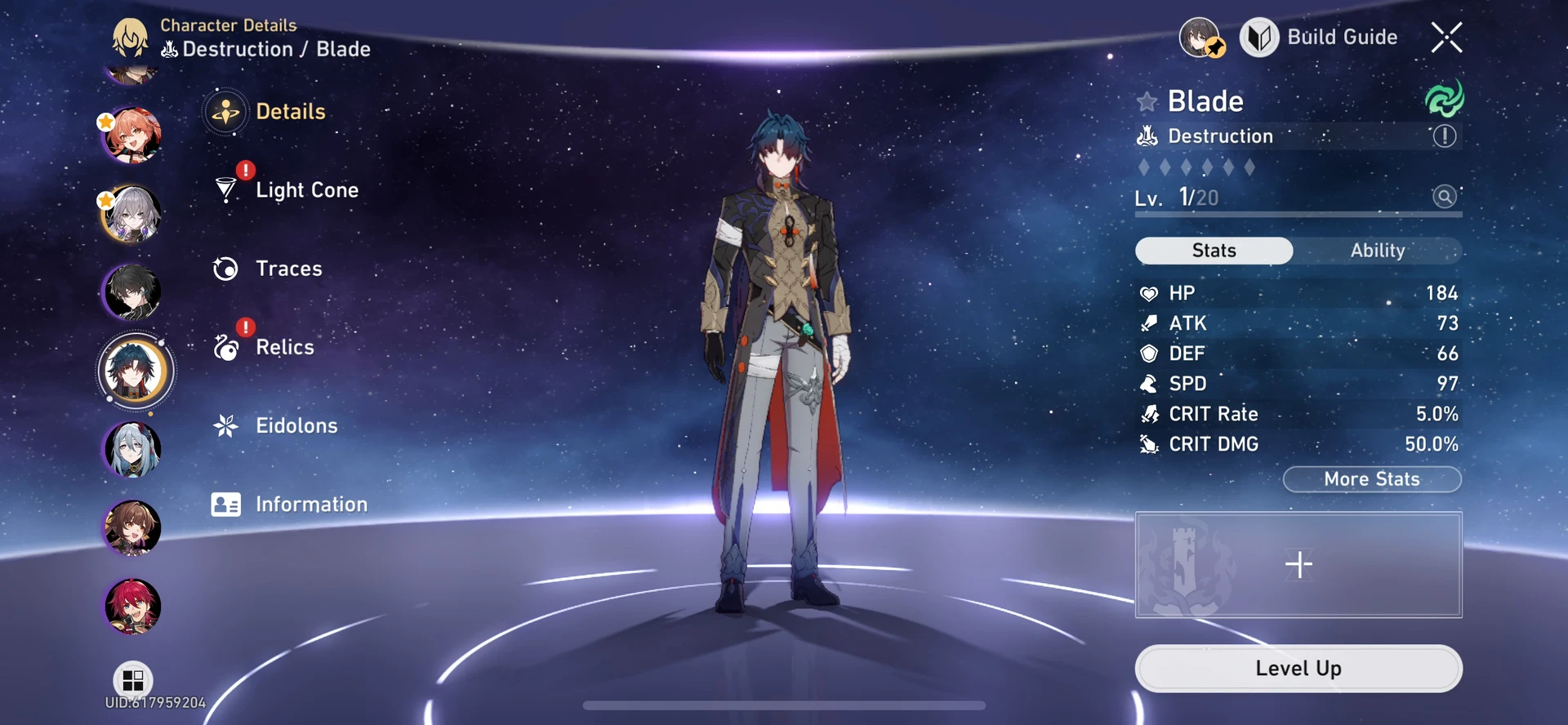Open the grid menu above the UID
Screen dimensions: 1568x725
(133, 680)
